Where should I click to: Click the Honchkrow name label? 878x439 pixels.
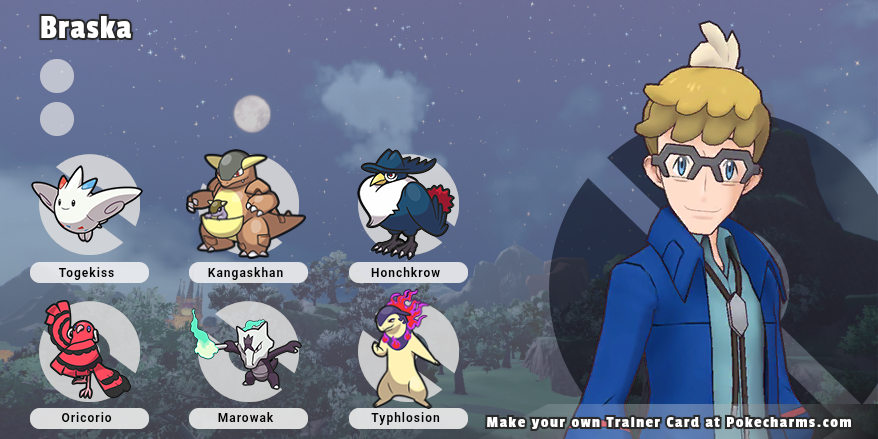tap(408, 272)
